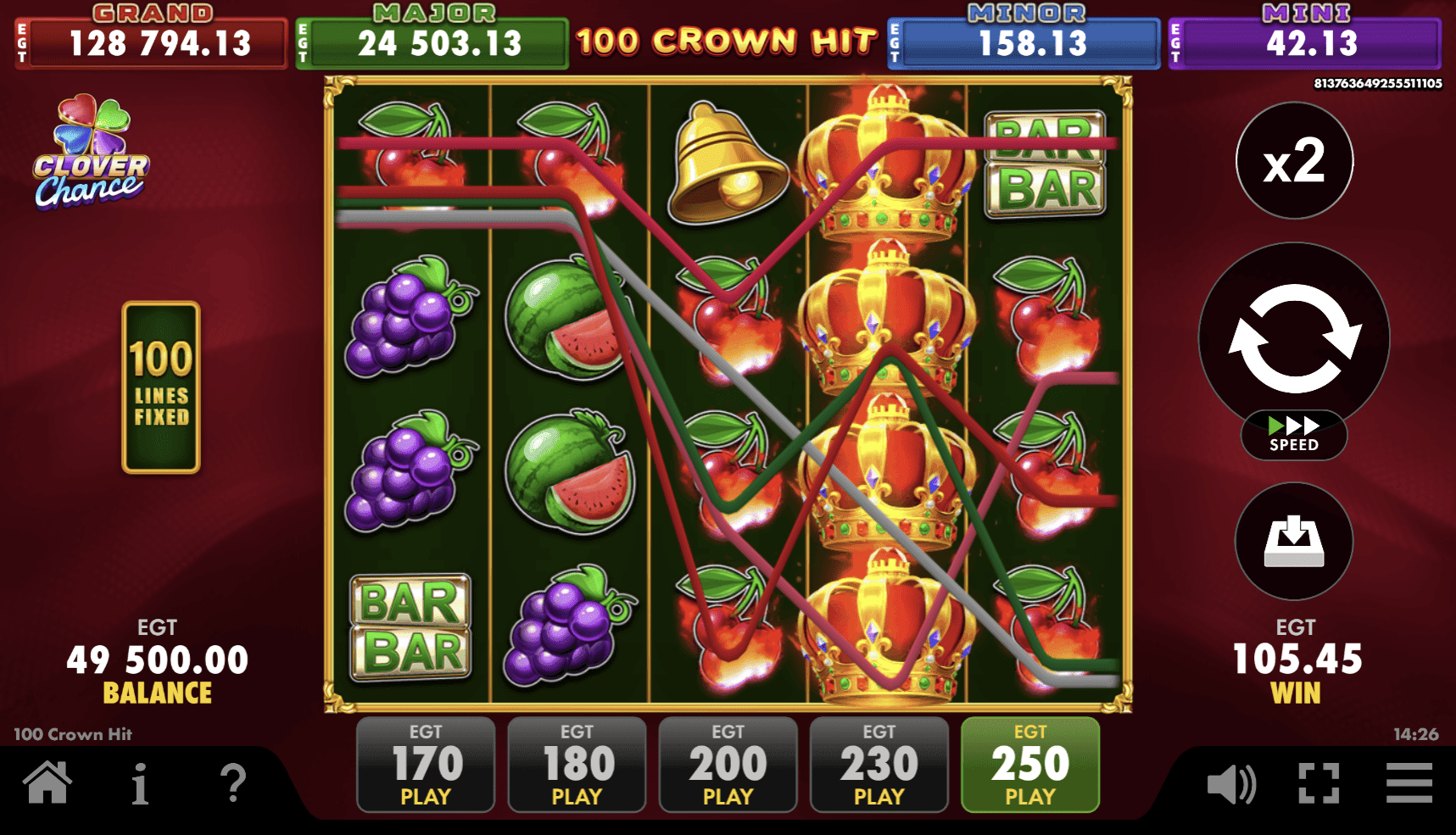
Task: Toggle the SPEED setting
Action: pyautogui.click(x=1292, y=435)
